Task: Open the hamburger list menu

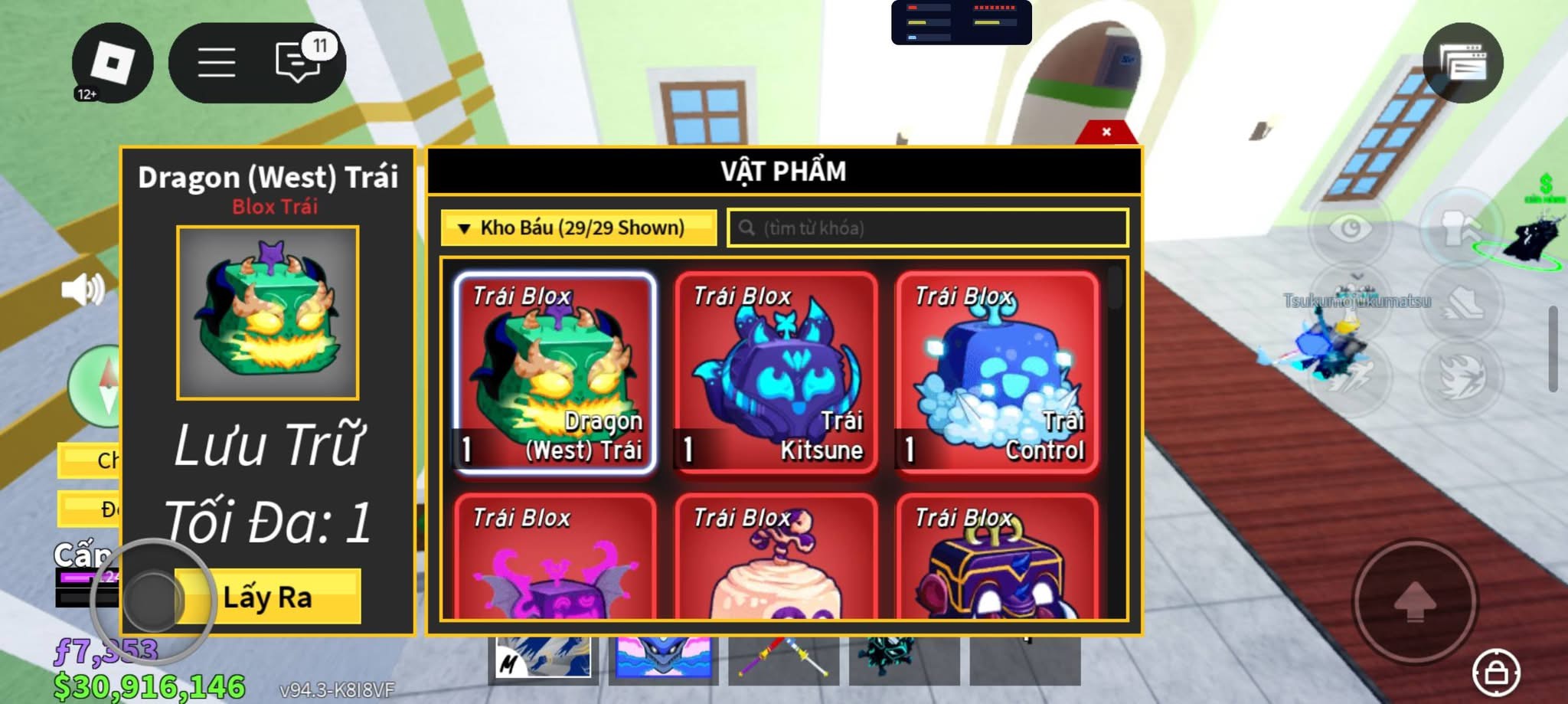Action: click(217, 63)
